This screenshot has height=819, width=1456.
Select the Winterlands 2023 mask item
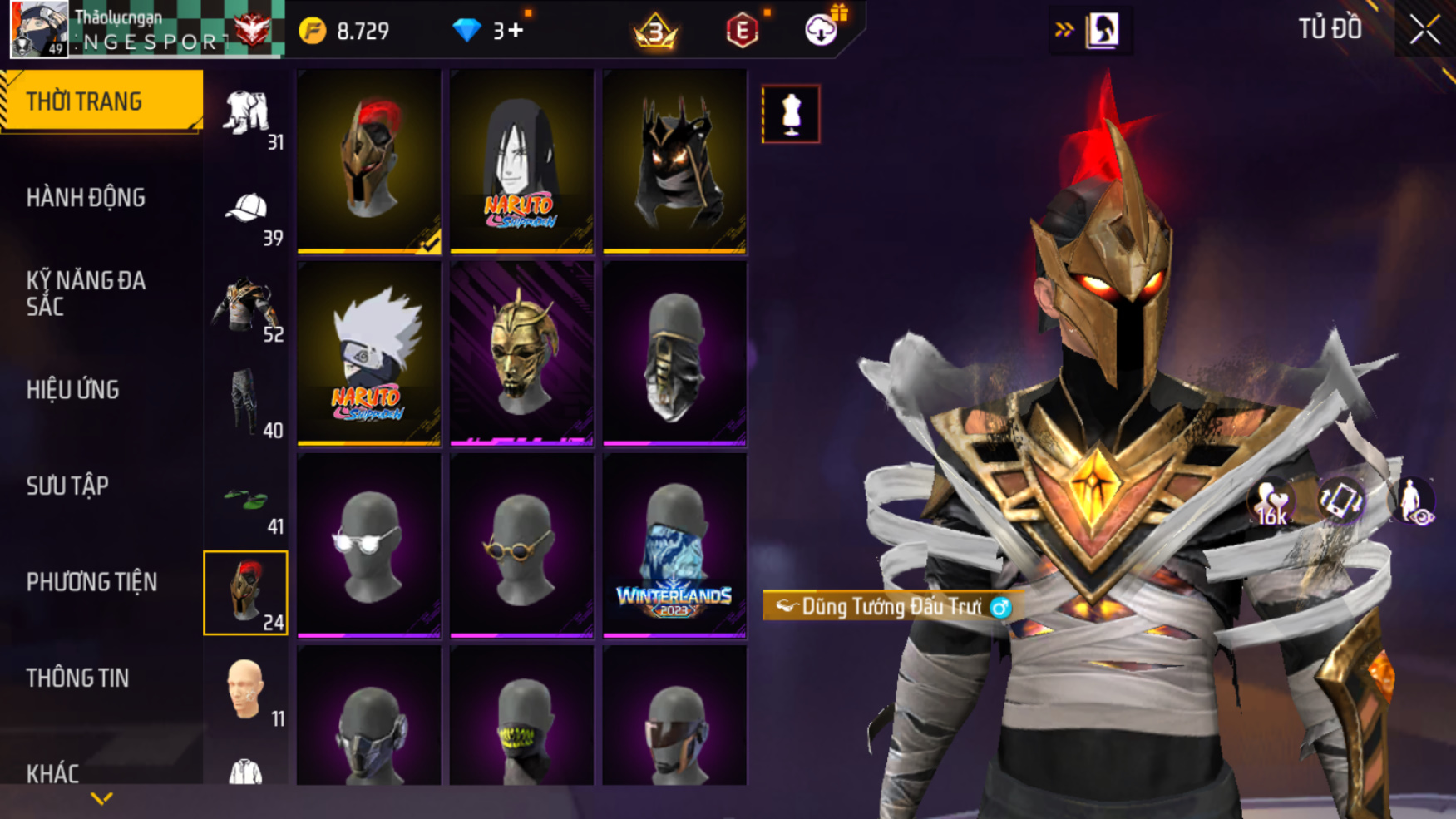pos(674,545)
